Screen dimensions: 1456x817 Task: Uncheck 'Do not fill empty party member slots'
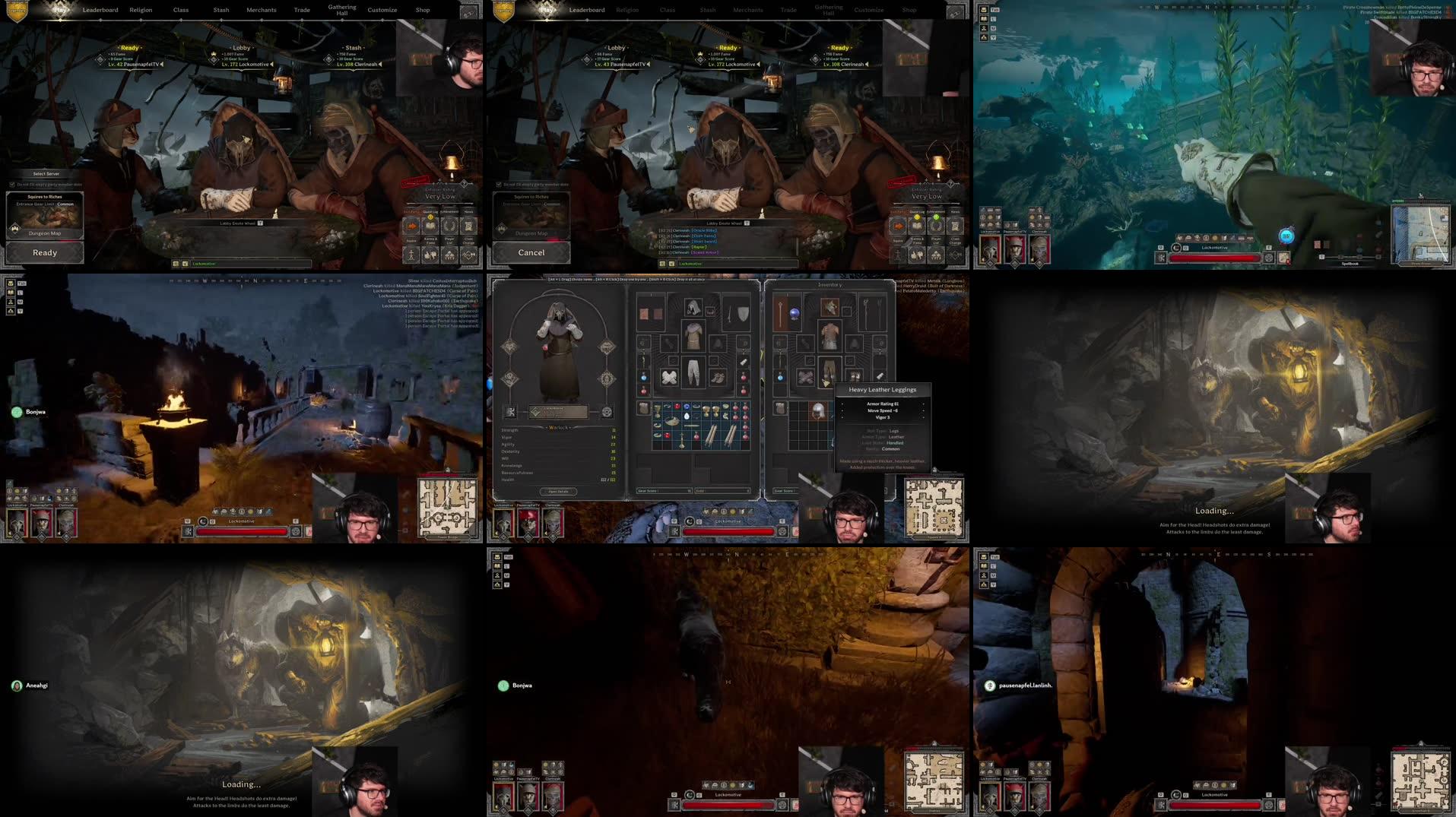pyautogui.click(x=12, y=185)
